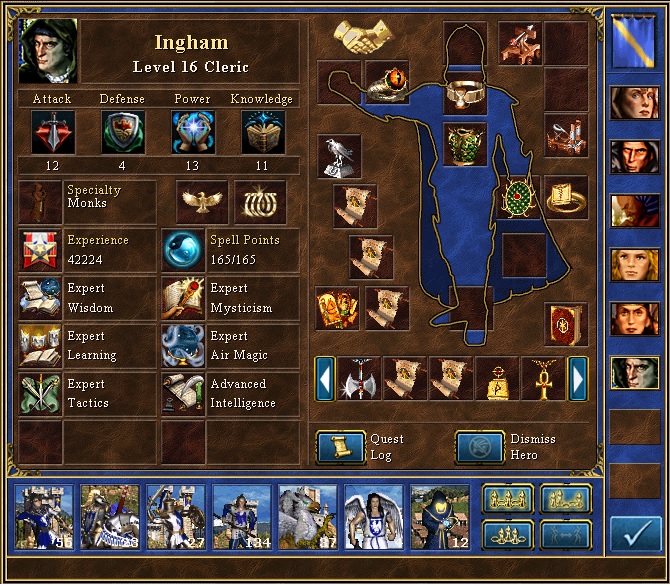This screenshot has height=586, width=670.
Task: Select the catapult war machine slot
Action: click(565, 135)
